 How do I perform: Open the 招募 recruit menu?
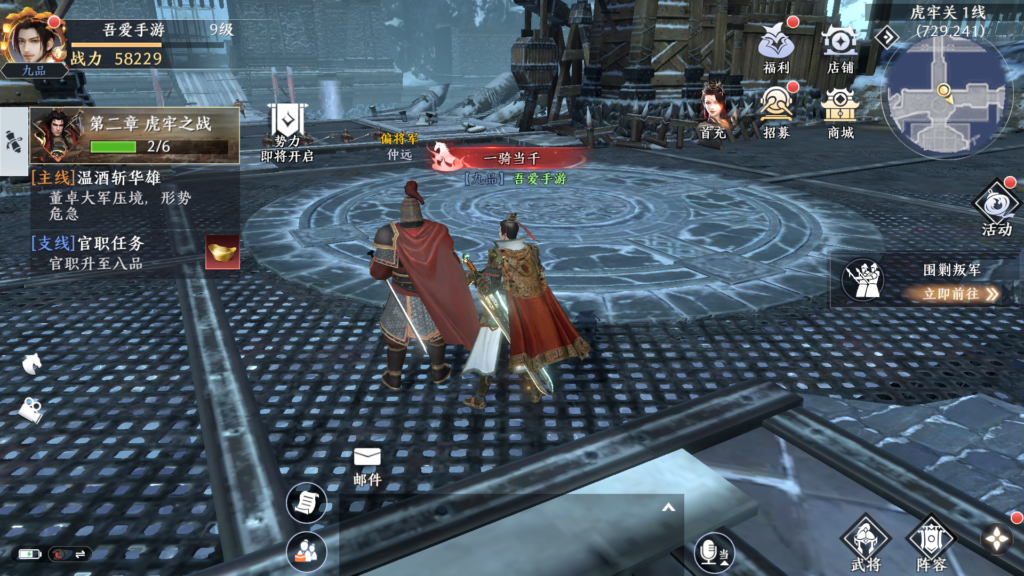776,108
